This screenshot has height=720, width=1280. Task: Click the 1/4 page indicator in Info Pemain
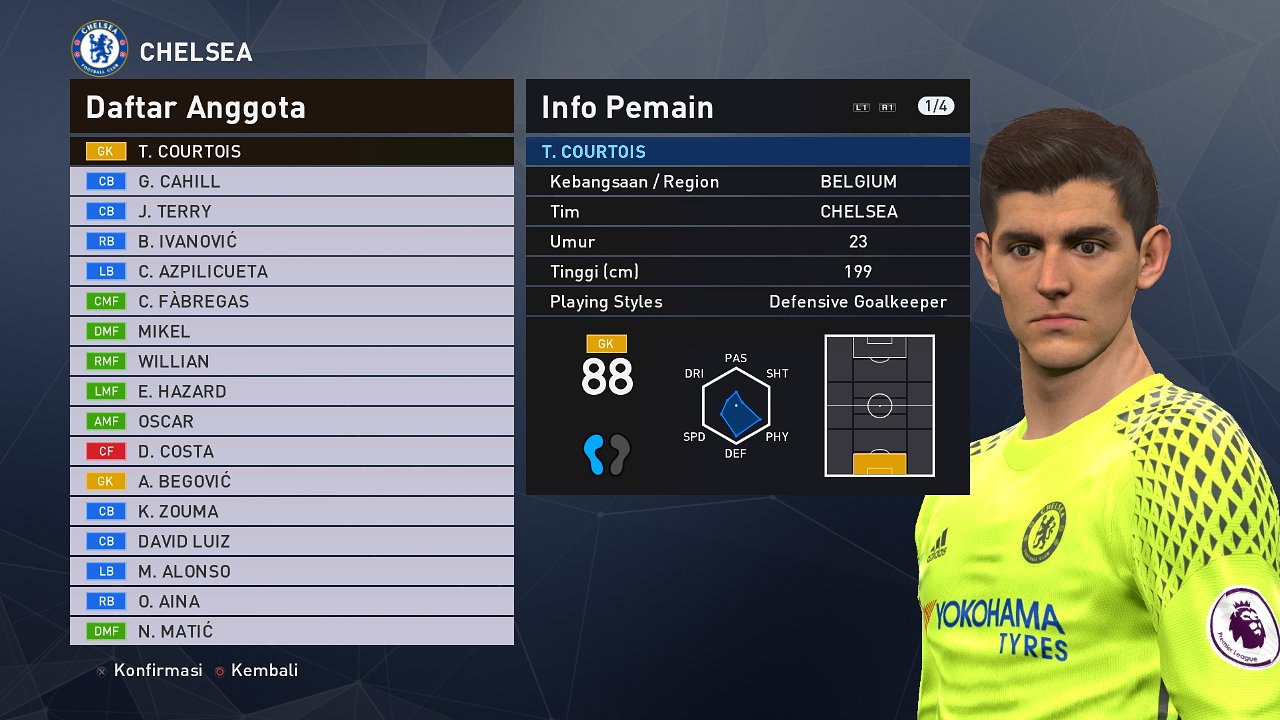pos(935,106)
